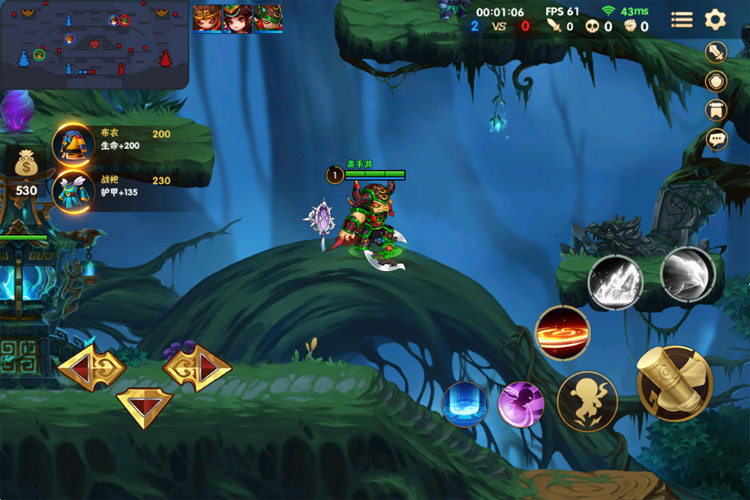Tap the sword icon on the side panel
This screenshot has height=500, width=750.
[716, 52]
